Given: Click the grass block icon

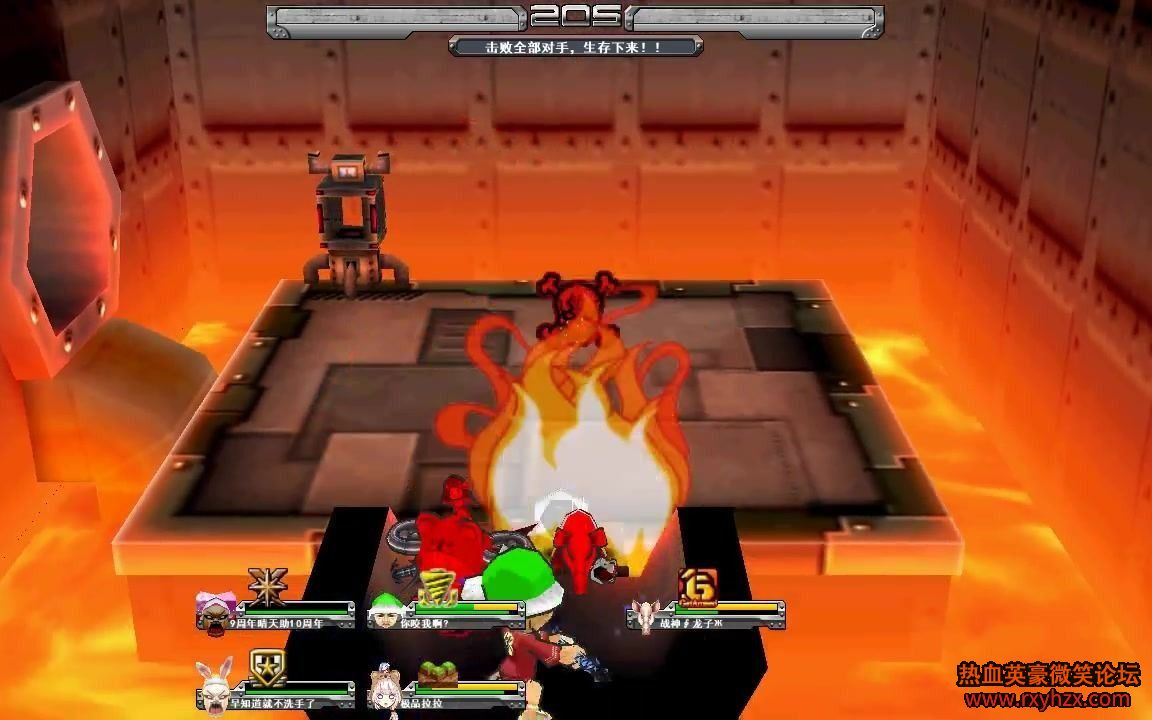Looking at the screenshot, I should pos(438,669).
